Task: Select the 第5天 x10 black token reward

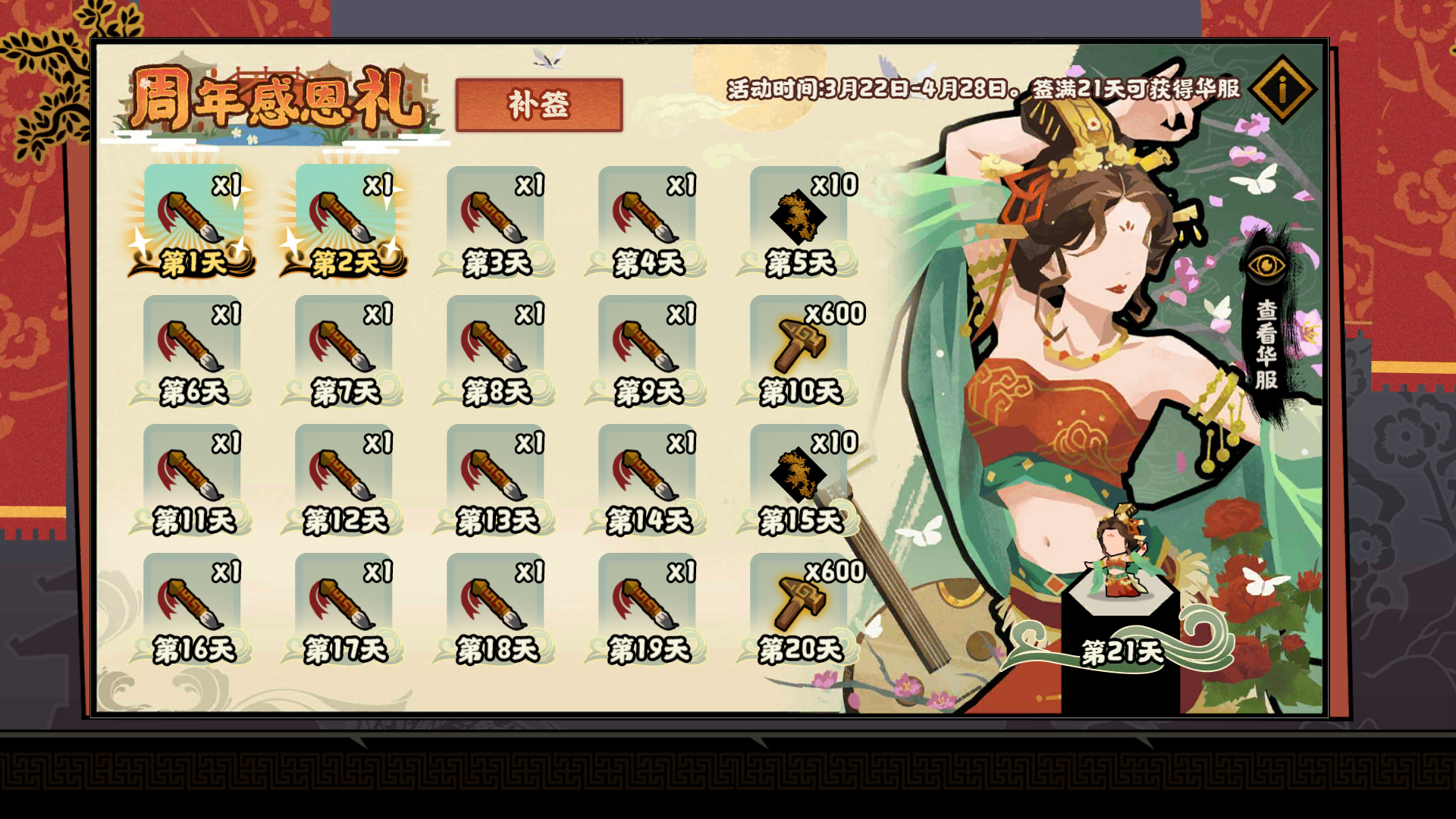Action: tap(799, 220)
